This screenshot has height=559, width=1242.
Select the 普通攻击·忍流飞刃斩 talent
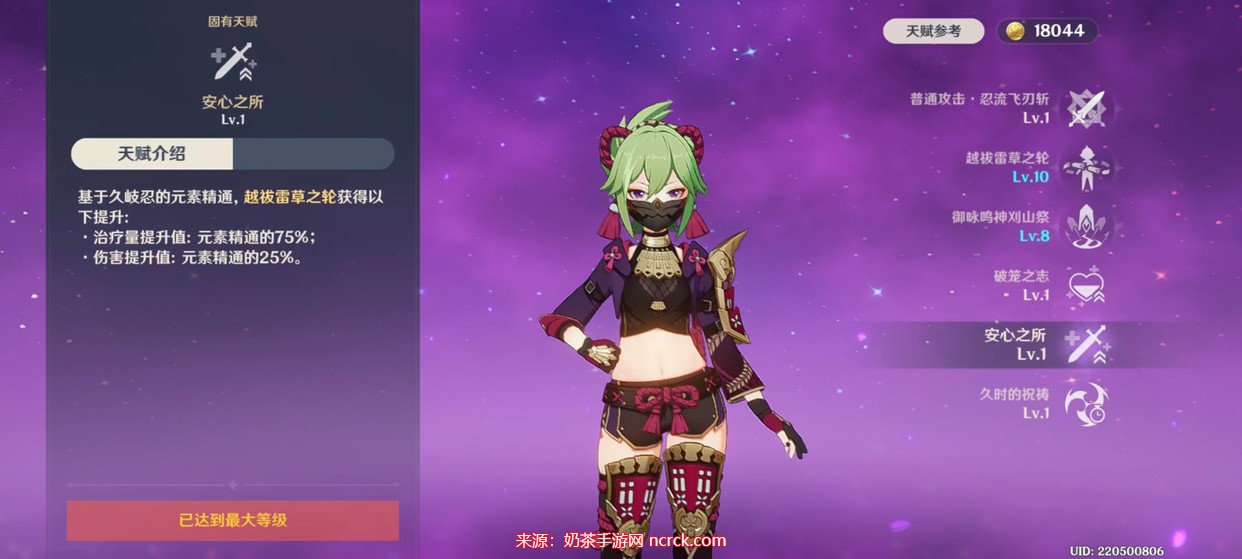click(1085, 107)
